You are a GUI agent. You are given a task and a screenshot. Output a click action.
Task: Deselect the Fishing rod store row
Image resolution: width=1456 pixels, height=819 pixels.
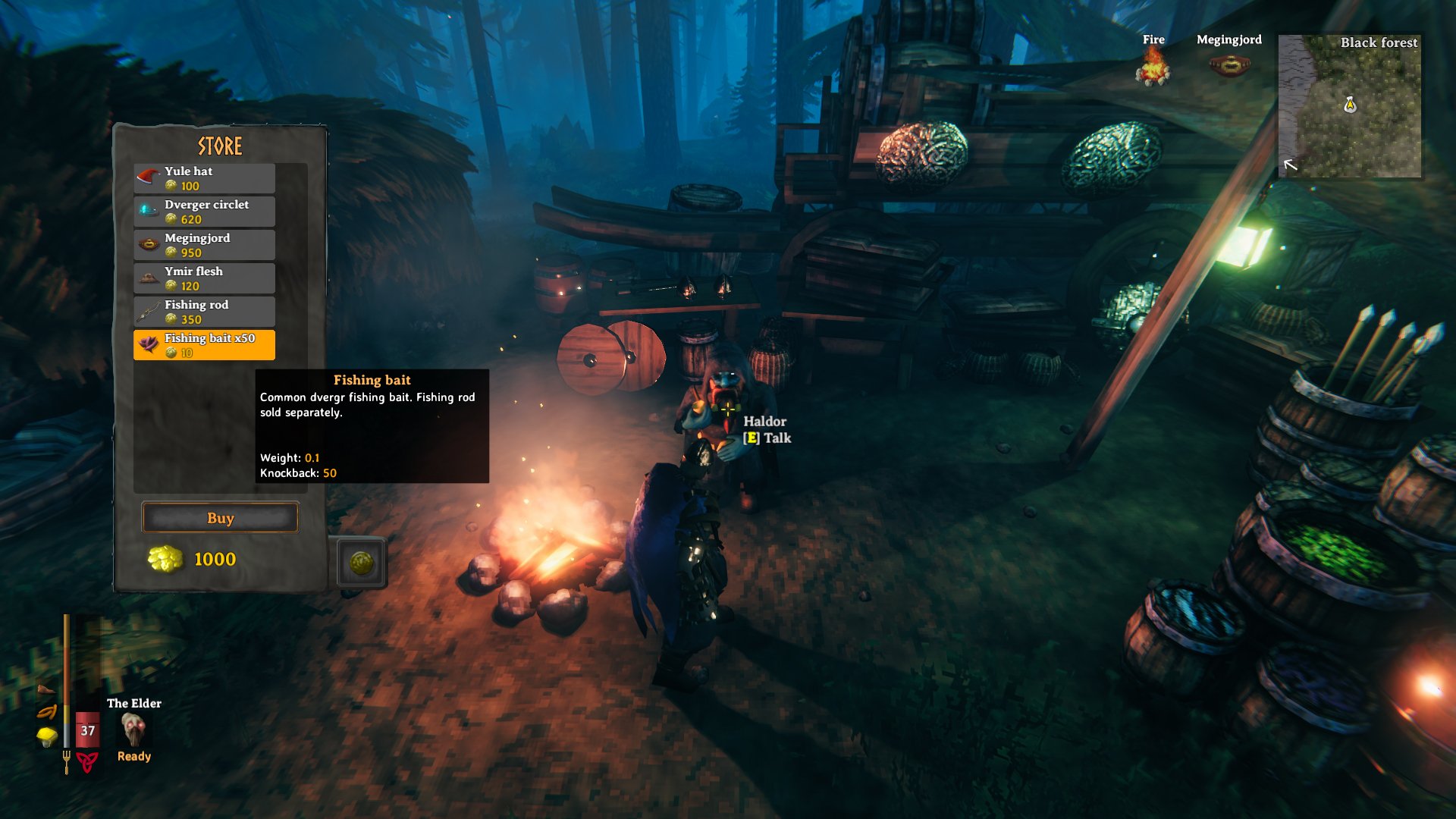pos(204,311)
